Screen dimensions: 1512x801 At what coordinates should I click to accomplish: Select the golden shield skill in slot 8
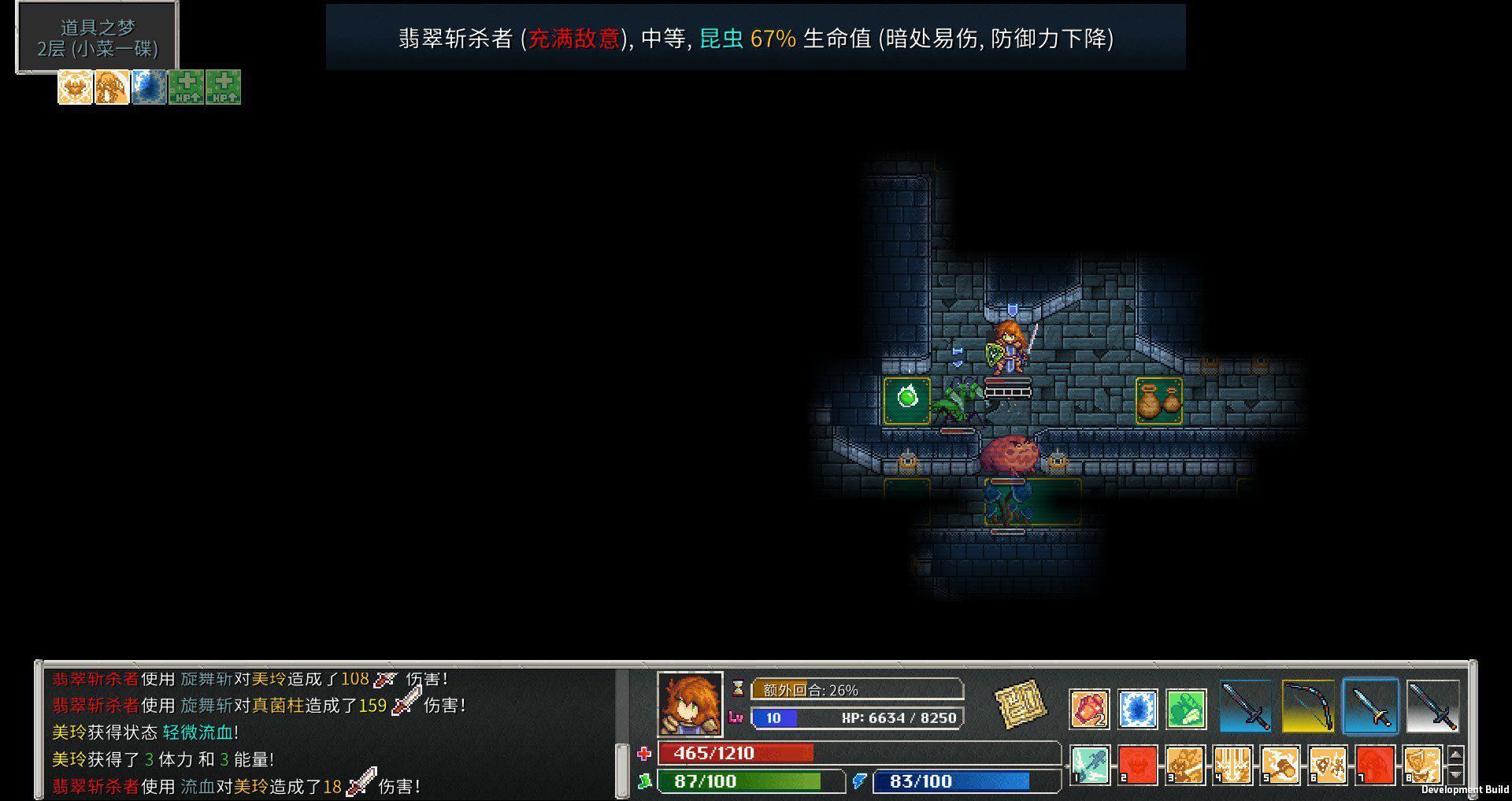[1423, 765]
